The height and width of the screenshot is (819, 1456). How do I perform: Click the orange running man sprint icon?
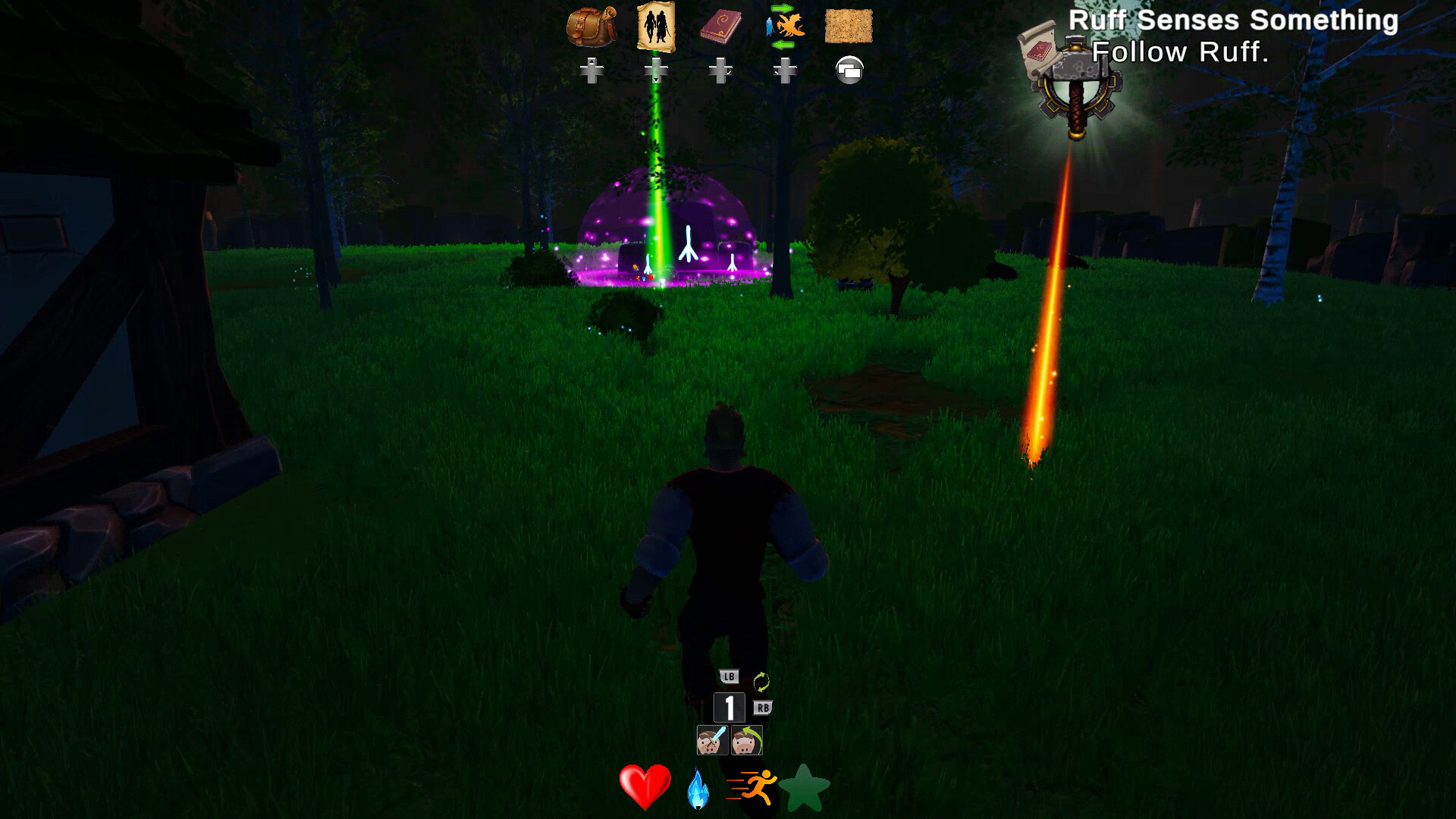[x=753, y=787]
